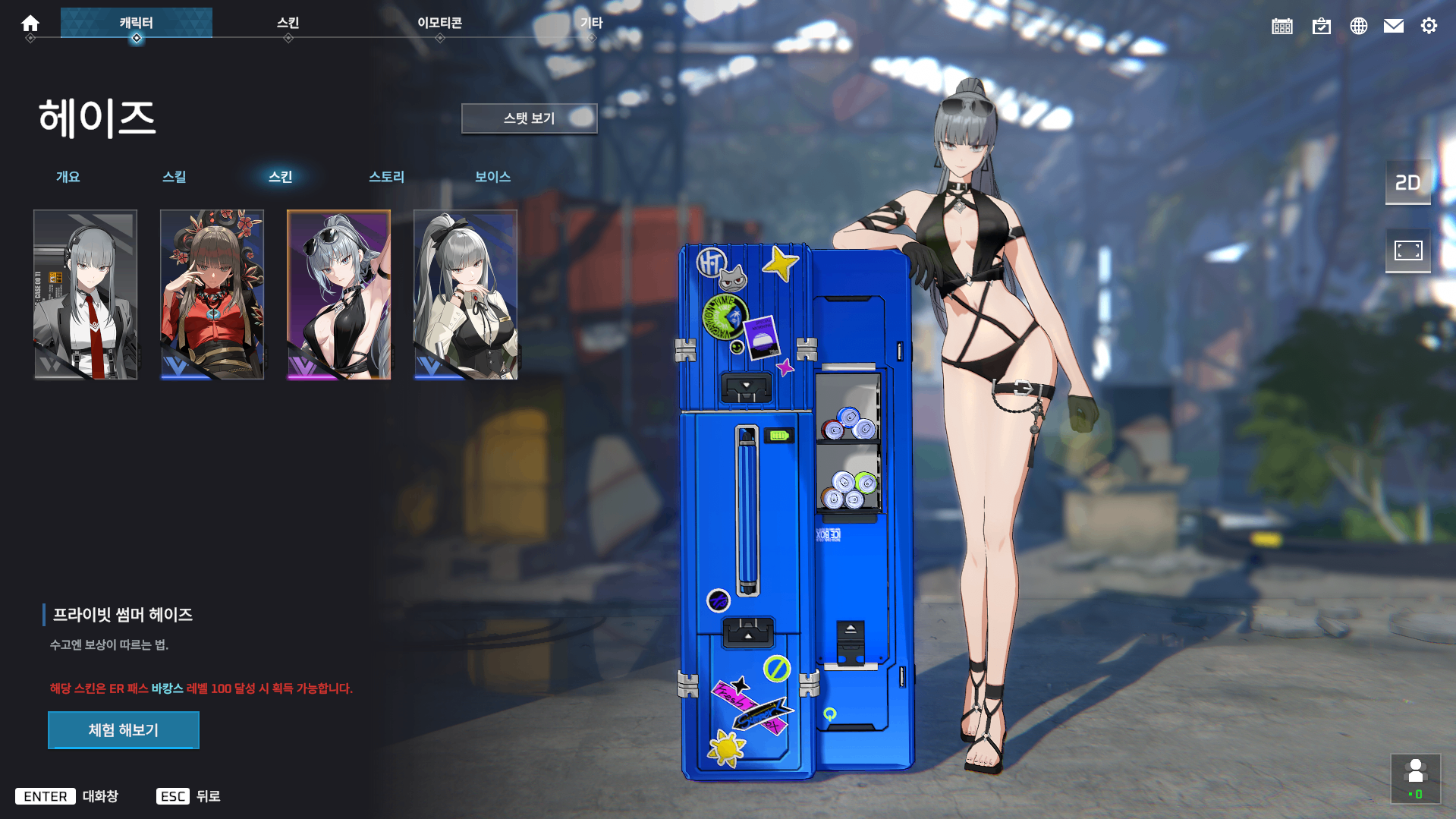Choose the default gray suit skin thumbnail
This screenshot has width=1456, height=819.
(x=86, y=295)
